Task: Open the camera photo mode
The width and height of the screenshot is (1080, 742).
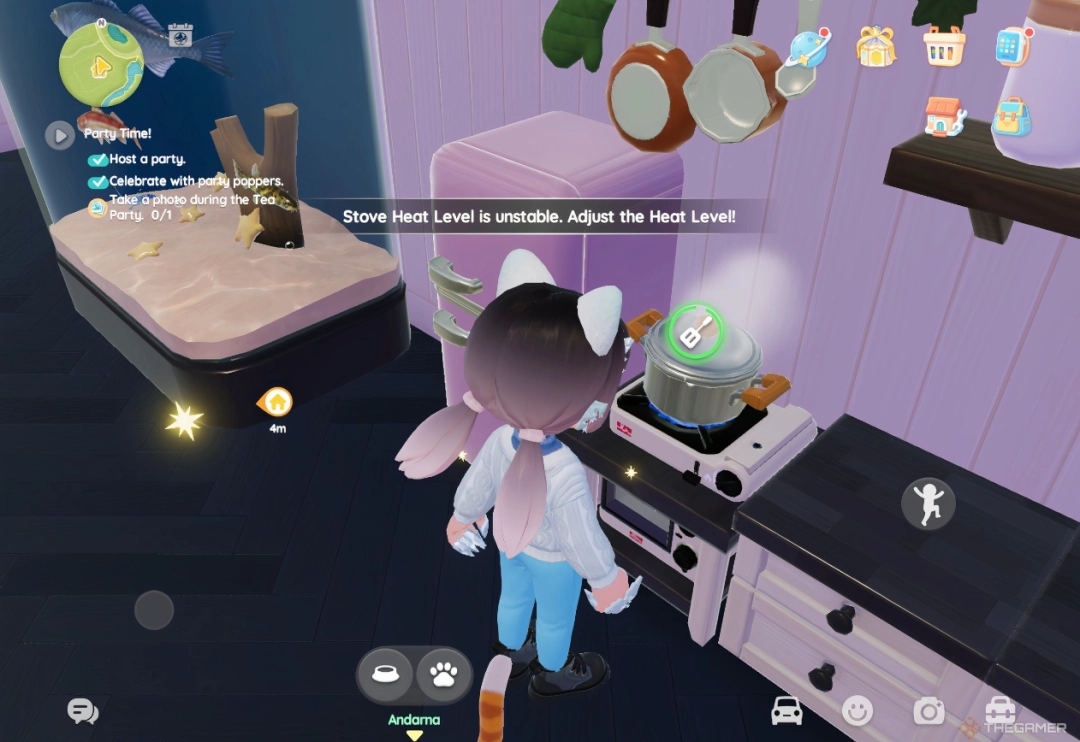Action: (928, 711)
